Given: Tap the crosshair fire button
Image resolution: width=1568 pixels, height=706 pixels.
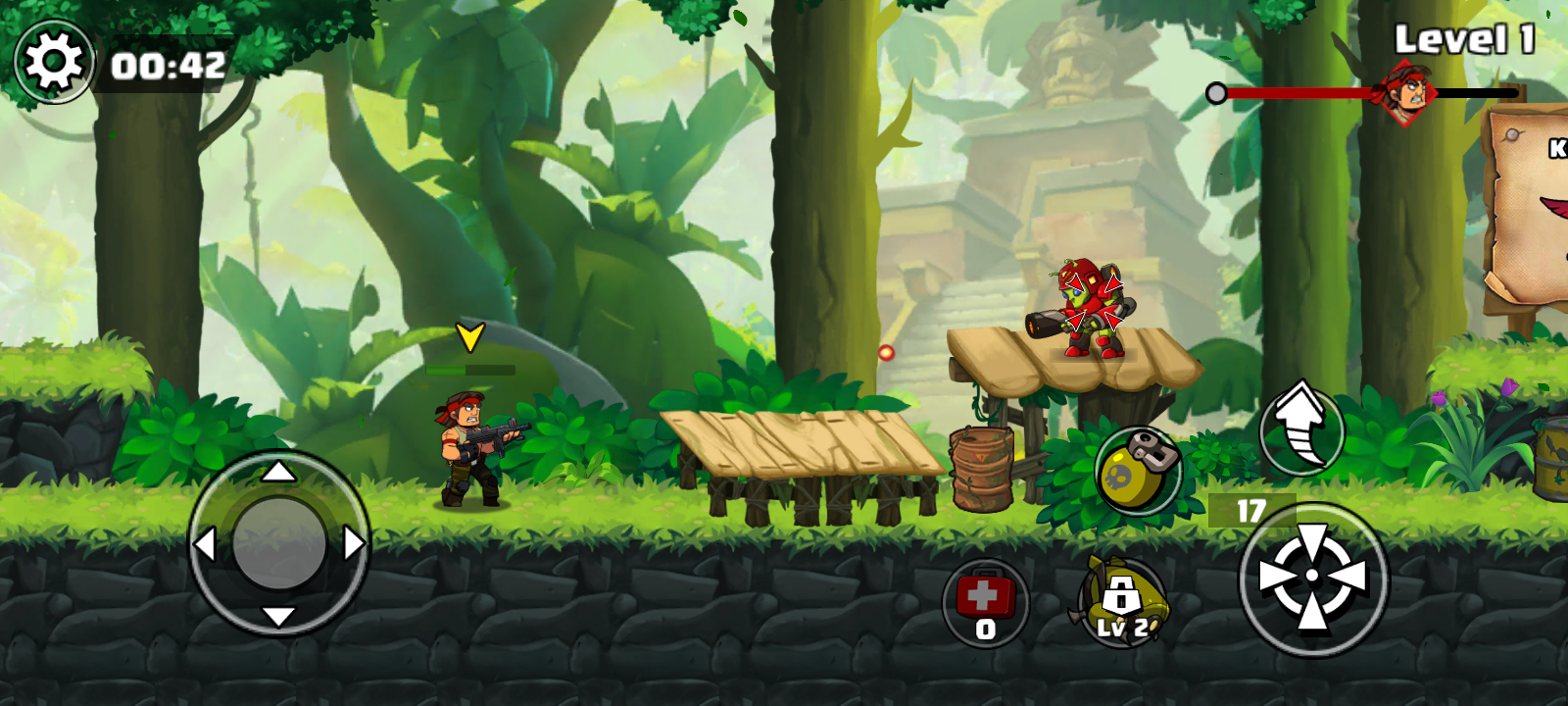Looking at the screenshot, I should 1312,579.
